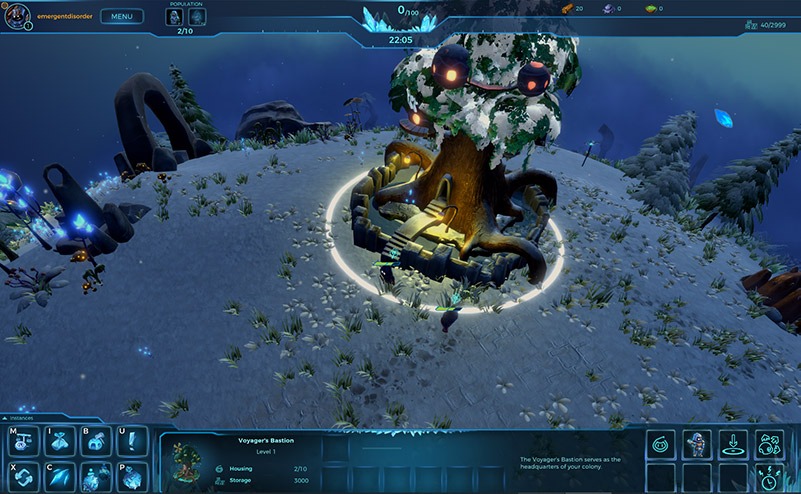The width and height of the screenshot is (801, 494).
Task: Select the first population unit portrait
Action: (x=174, y=17)
